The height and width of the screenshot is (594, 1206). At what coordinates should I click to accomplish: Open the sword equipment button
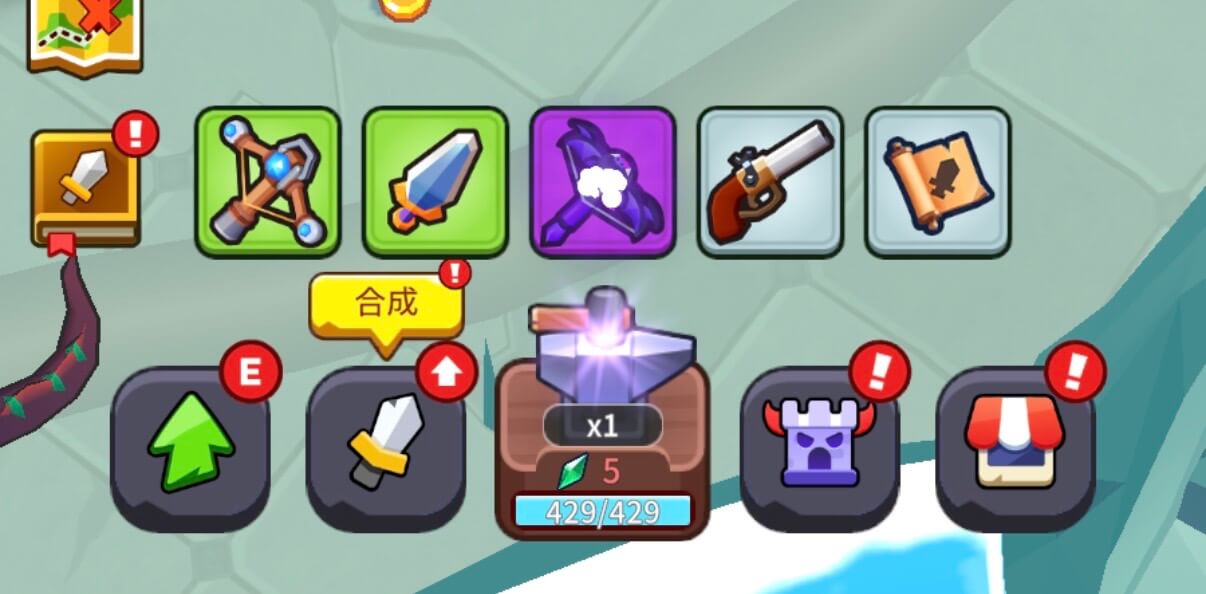386,448
